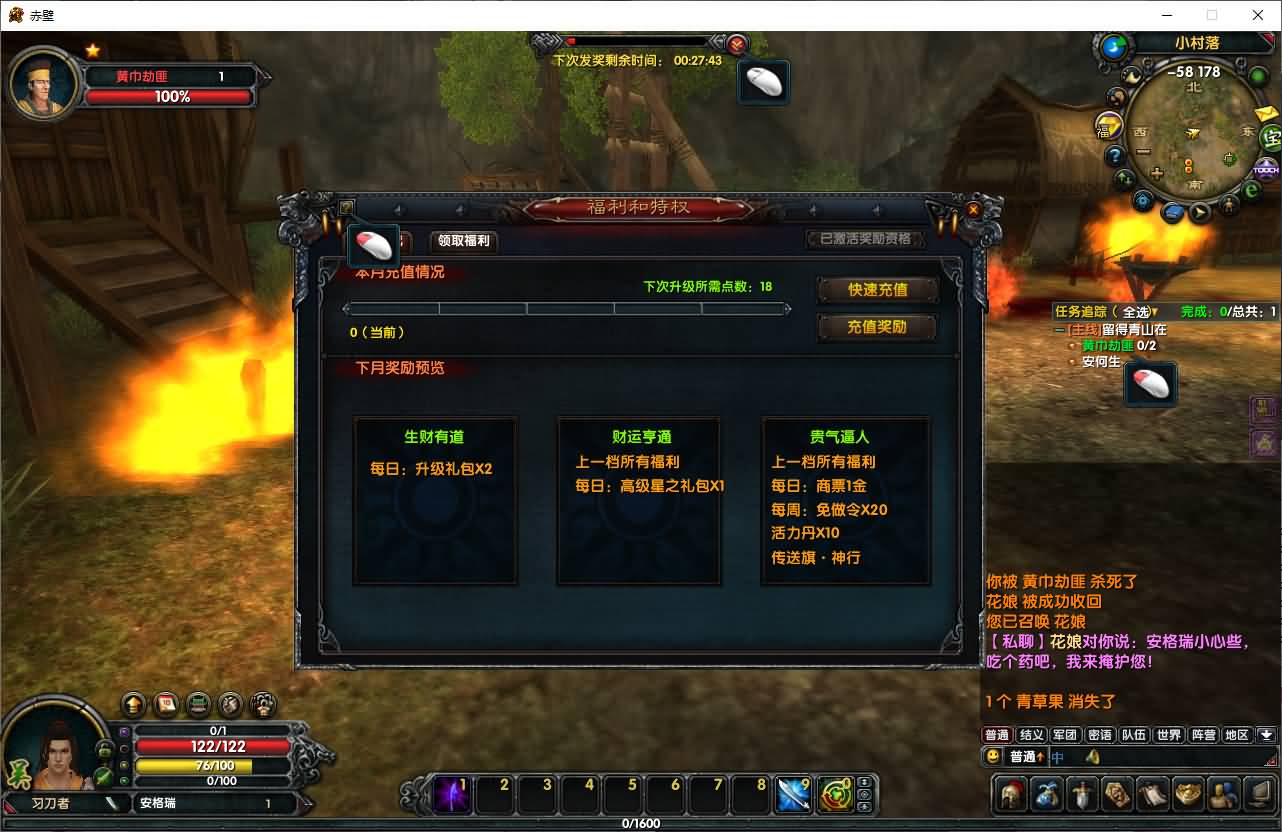Open the blue question mark help icon
The image size is (1282, 832).
coord(1115,156)
